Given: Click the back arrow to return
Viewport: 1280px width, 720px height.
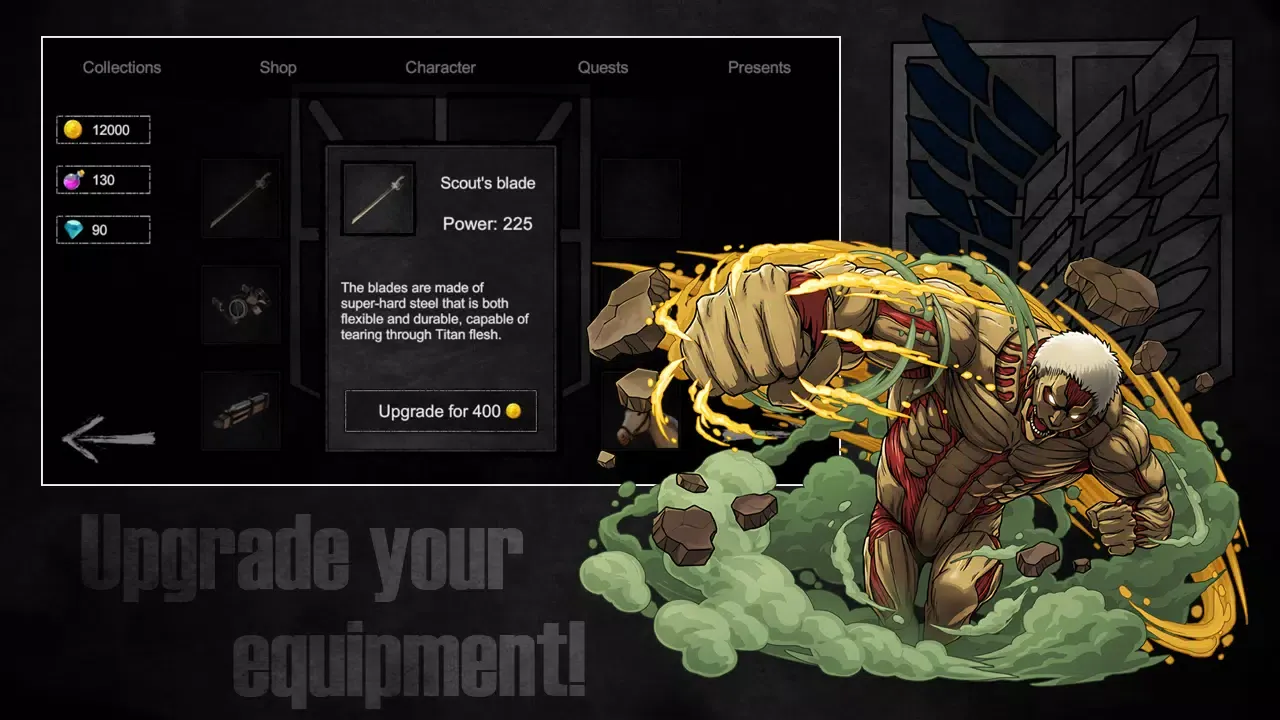Looking at the screenshot, I should coord(105,438).
